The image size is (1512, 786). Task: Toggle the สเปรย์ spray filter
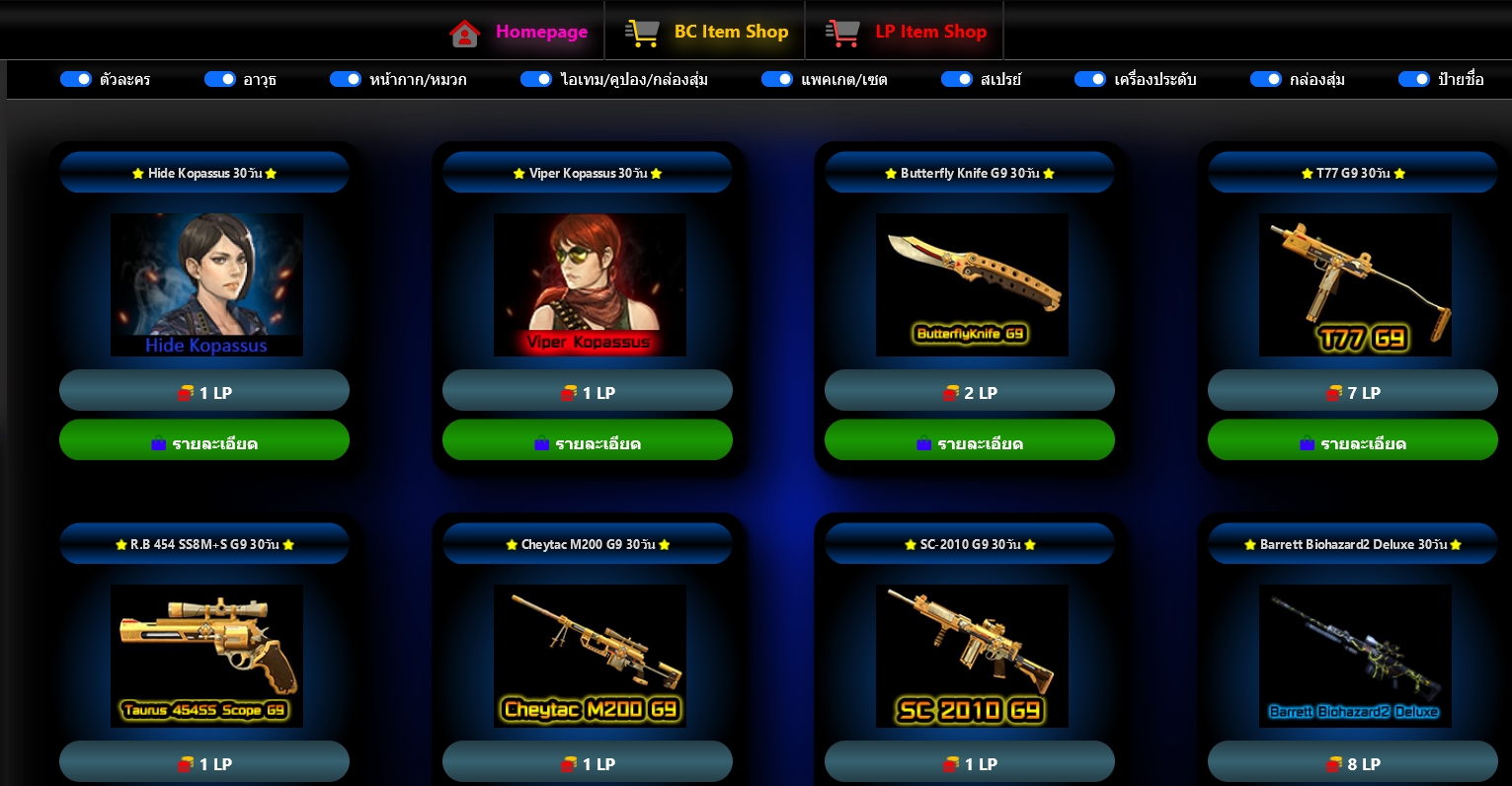(x=956, y=79)
